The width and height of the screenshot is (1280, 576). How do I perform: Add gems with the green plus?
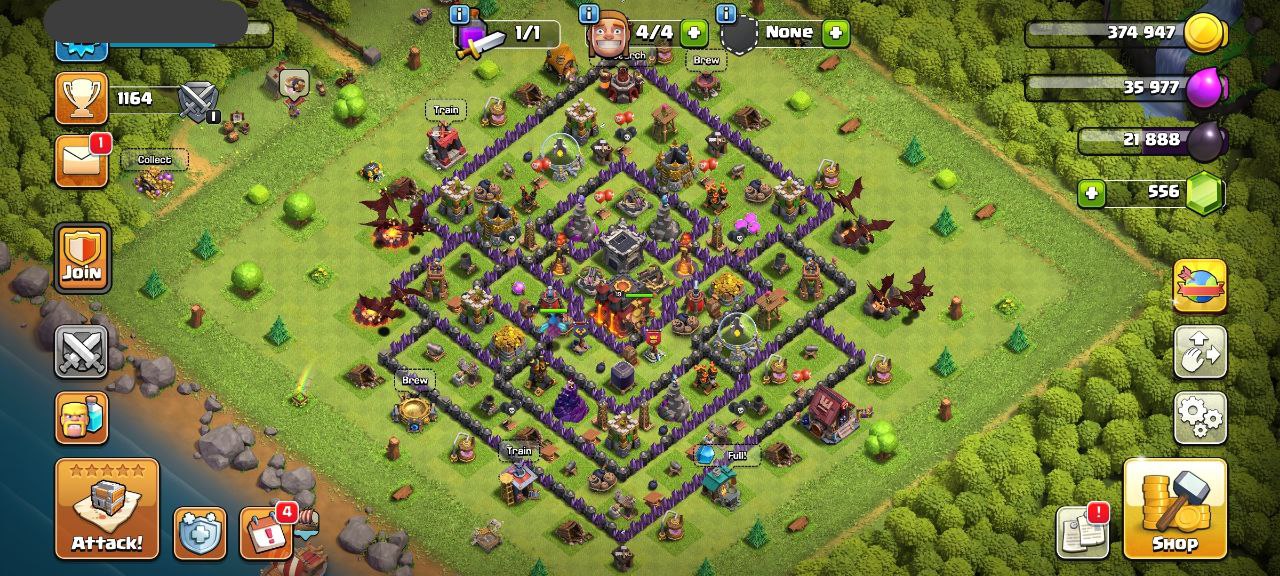click(1093, 192)
